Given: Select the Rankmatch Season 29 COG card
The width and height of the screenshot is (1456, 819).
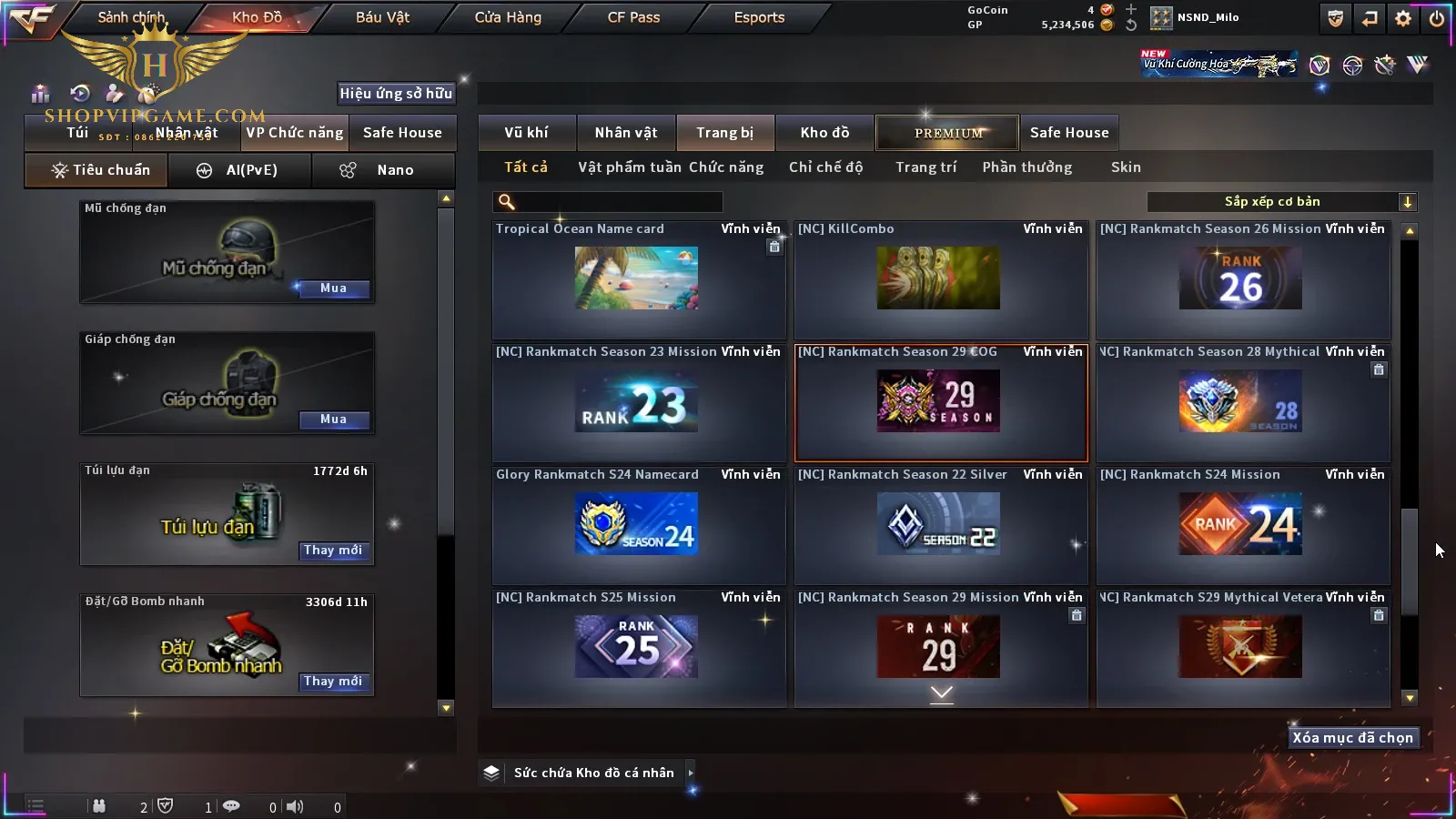Looking at the screenshot, I should 941,402.
